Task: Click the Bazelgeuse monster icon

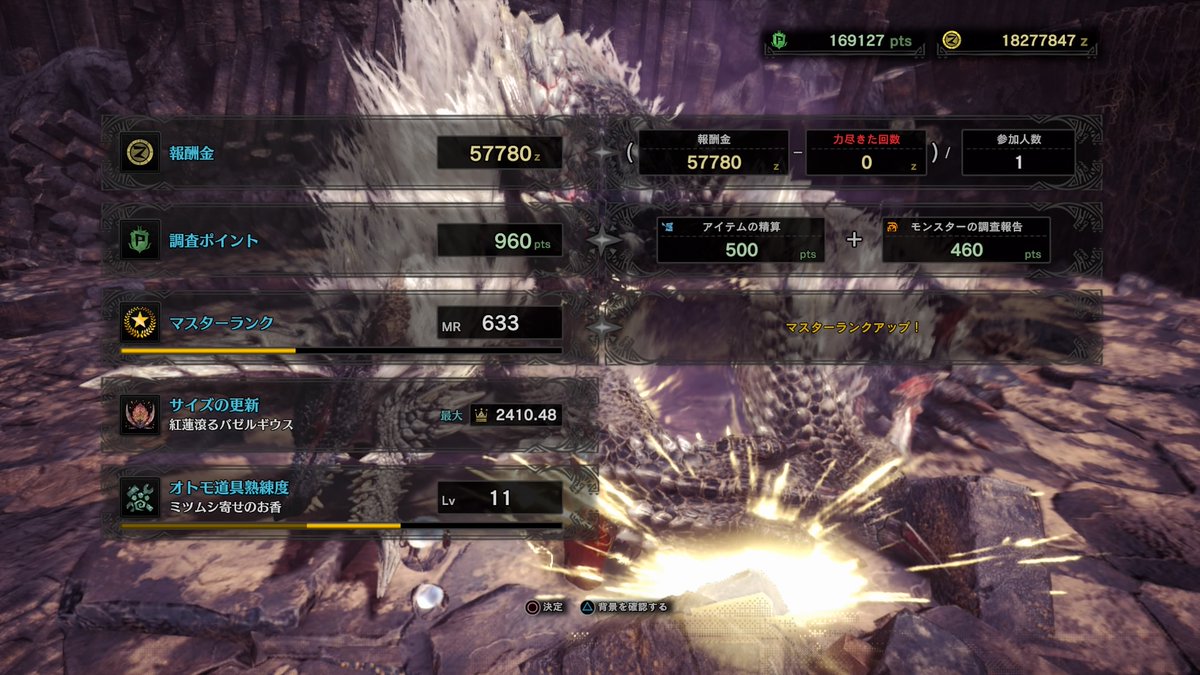Action: pyautogui.click(x=139, y=414)
